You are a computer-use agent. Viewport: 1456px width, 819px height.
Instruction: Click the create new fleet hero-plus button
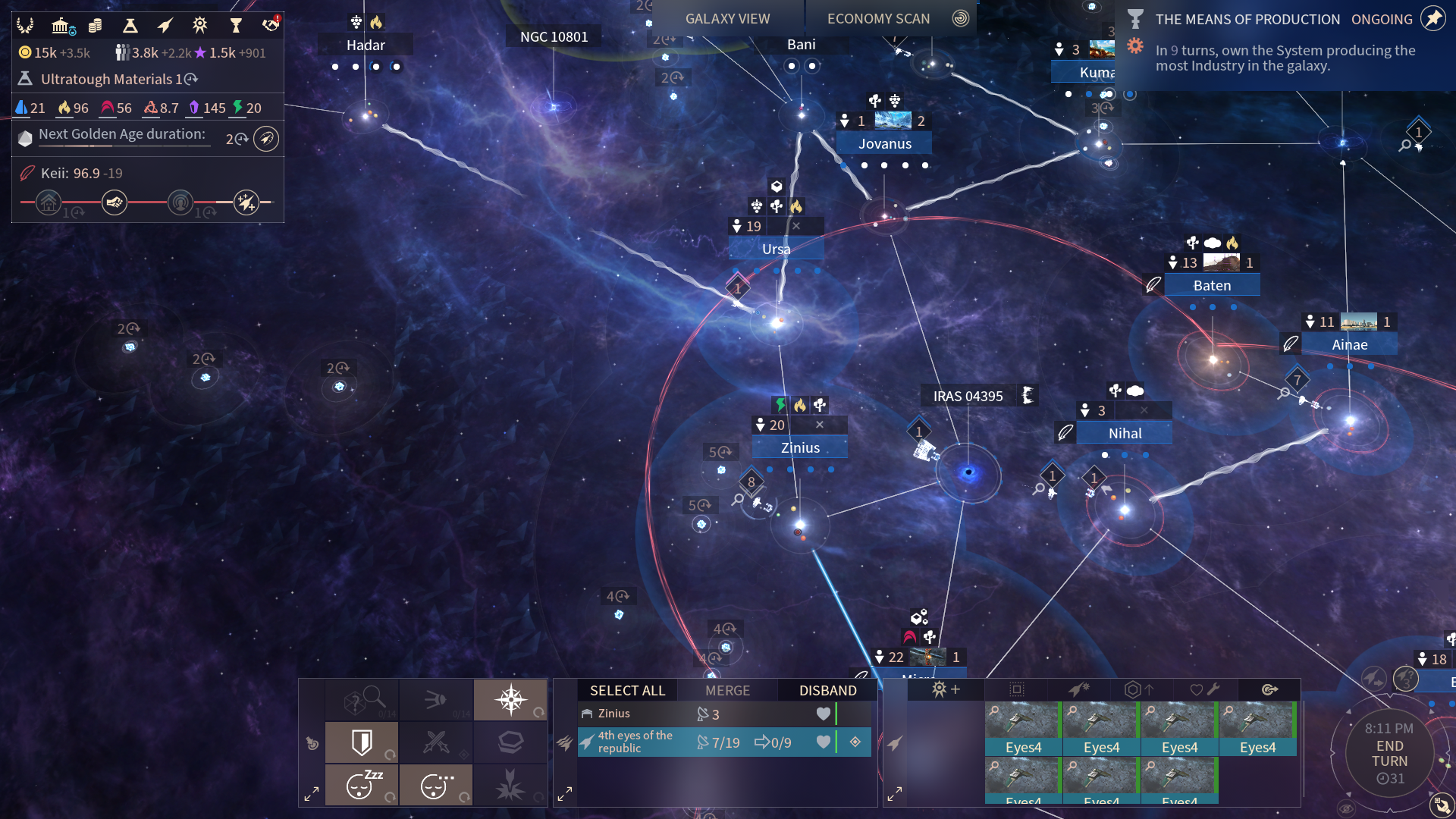(945, 689)
